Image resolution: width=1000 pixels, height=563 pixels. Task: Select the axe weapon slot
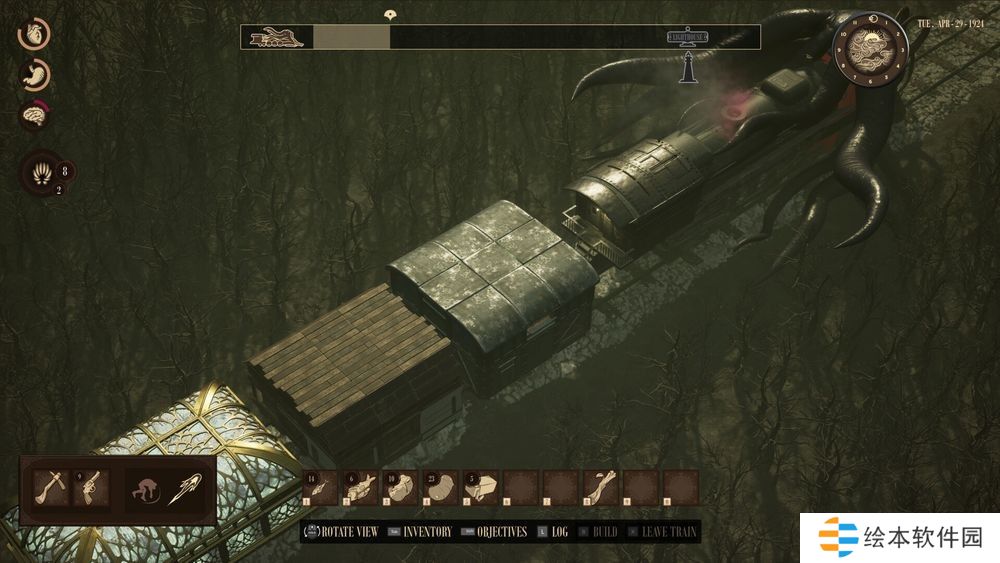48,488
